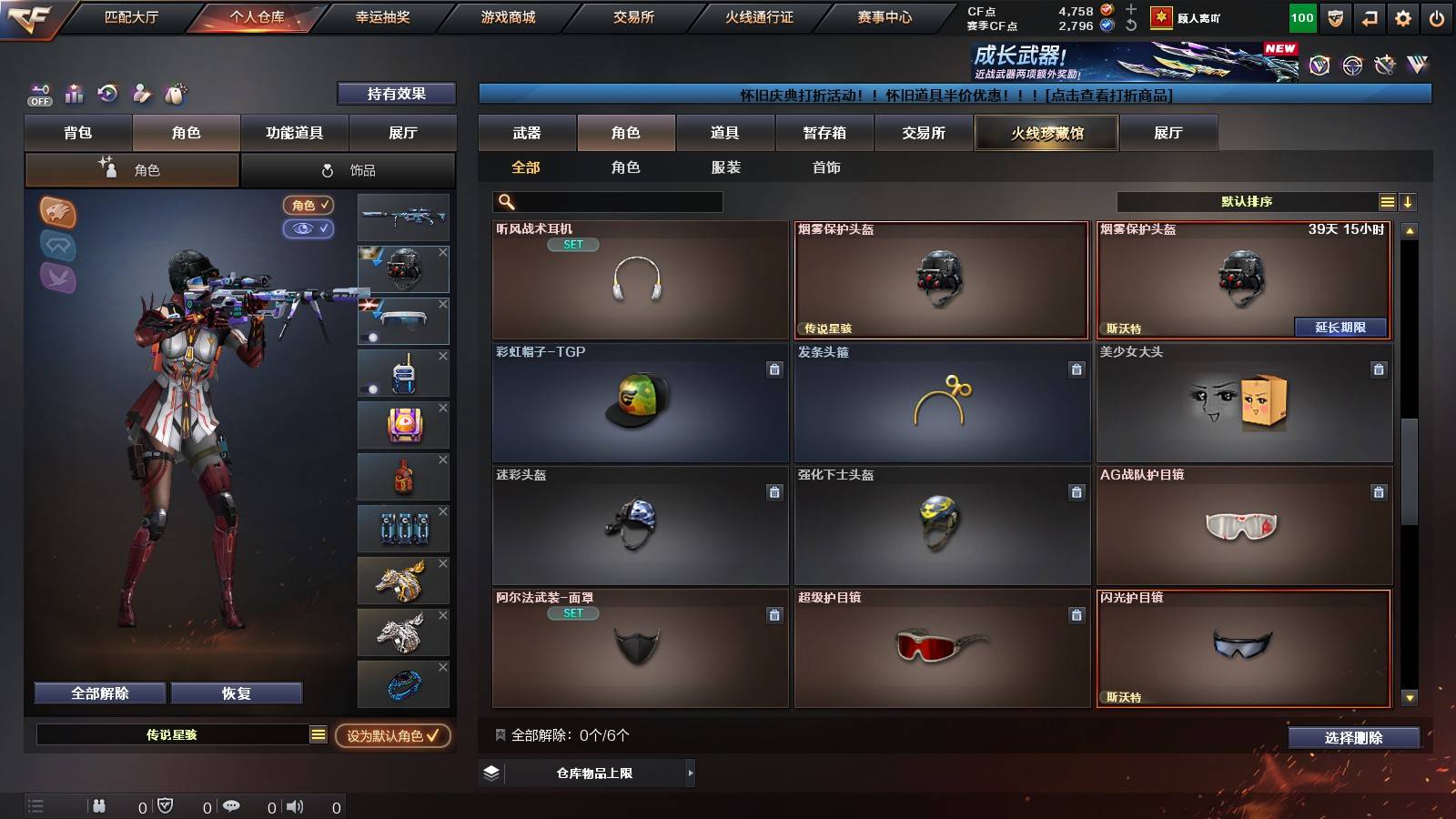
Task: Click the wrench customization icon under the banner
Action: pyautogui.click(x=141, y=94)
